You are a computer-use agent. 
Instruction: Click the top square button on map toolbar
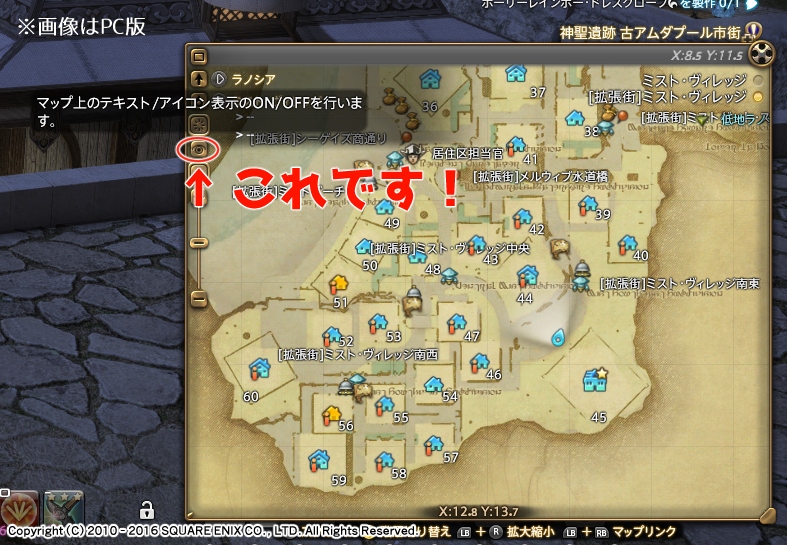(198, 56)
